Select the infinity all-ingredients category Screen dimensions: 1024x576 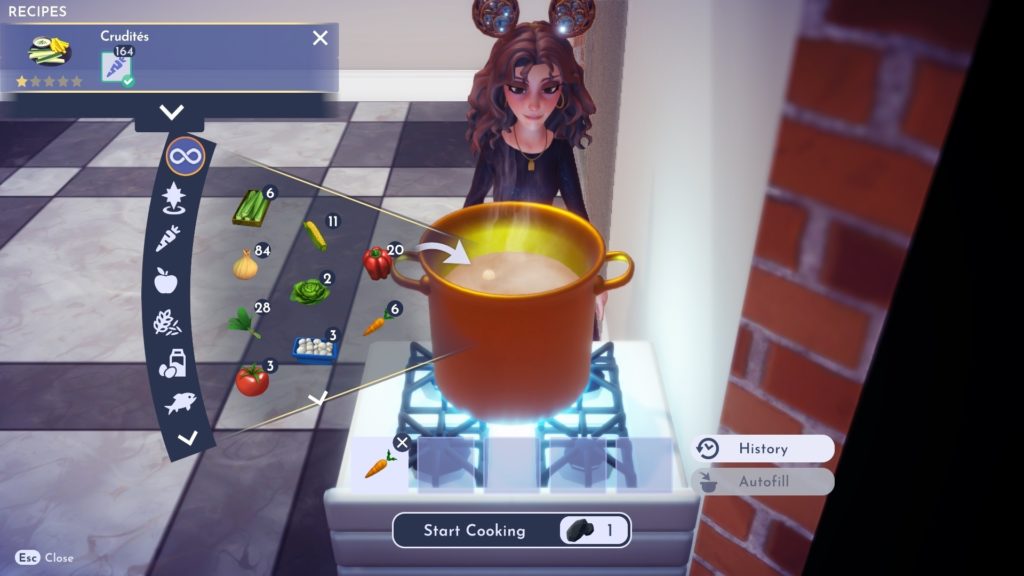click(x=185, y=156)
